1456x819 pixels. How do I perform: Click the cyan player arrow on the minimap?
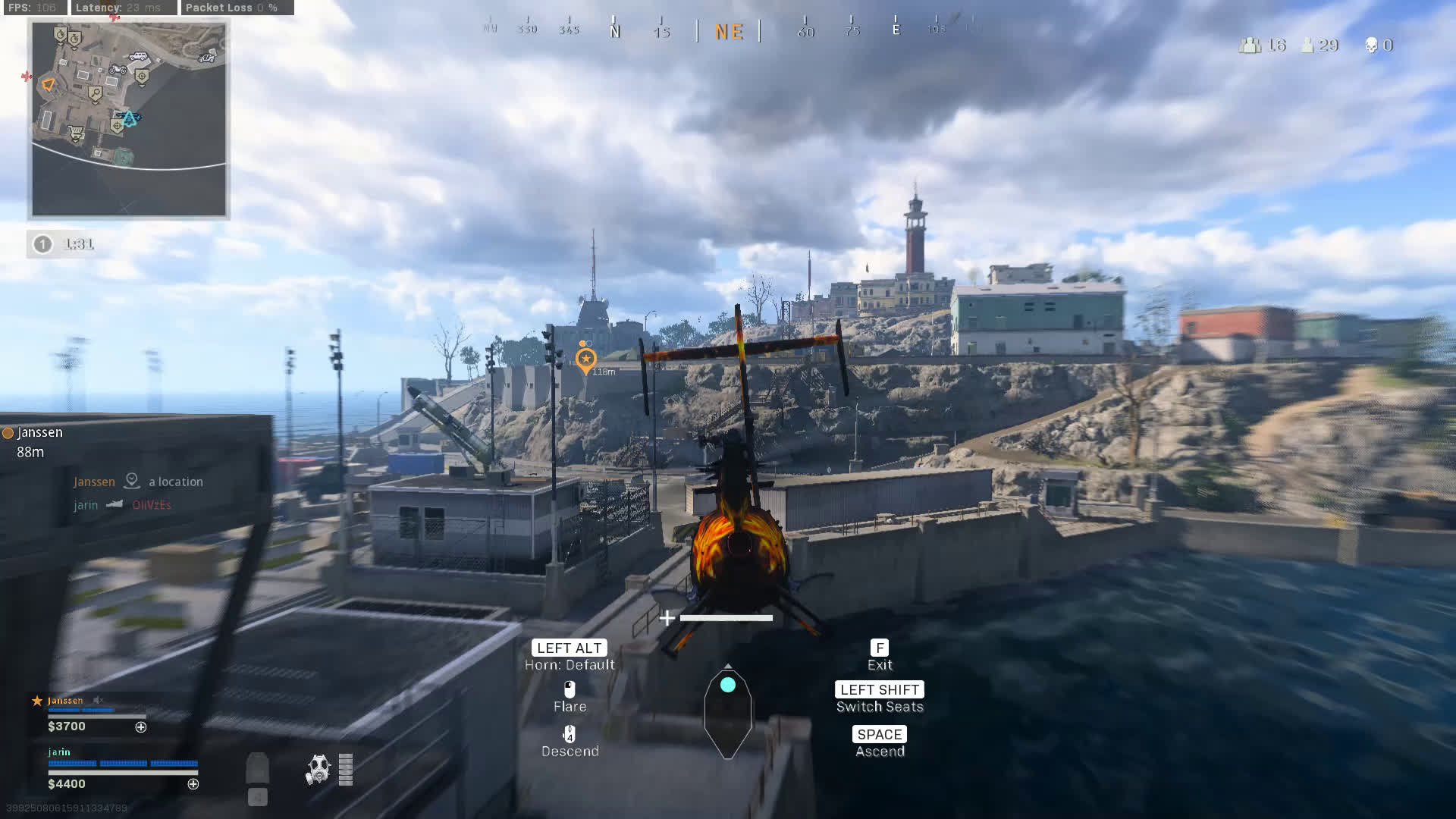(x=130, y=118)
